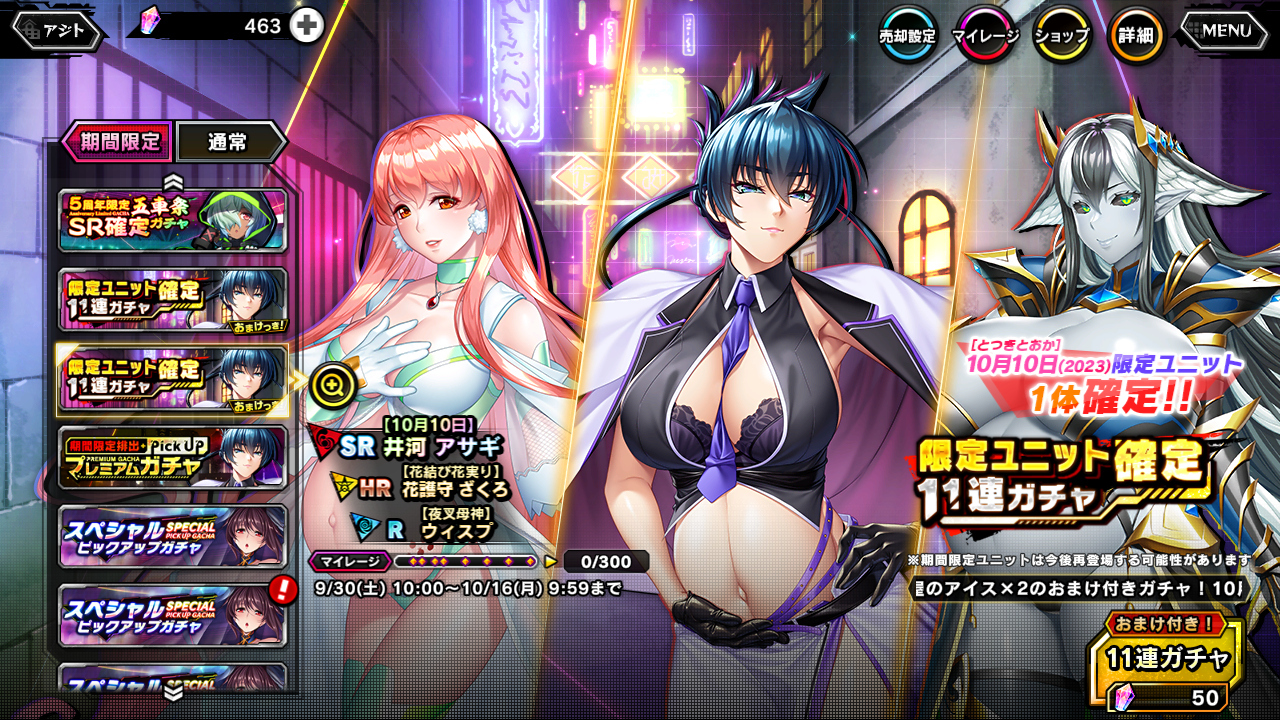
Task: Collapse banner list with the up chevron
Action: pos(173,180)
